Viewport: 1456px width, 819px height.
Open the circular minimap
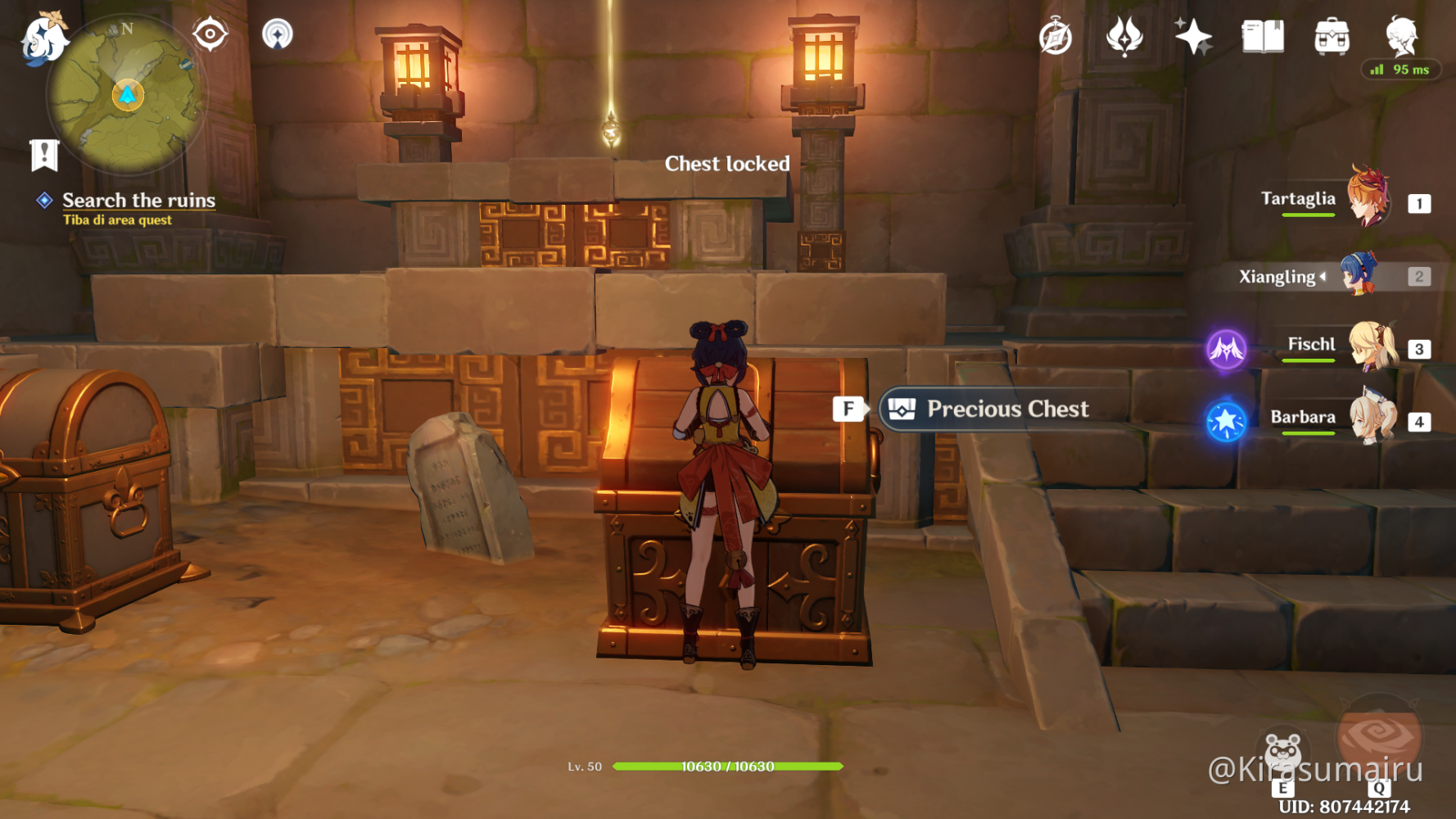click(127, 96)
